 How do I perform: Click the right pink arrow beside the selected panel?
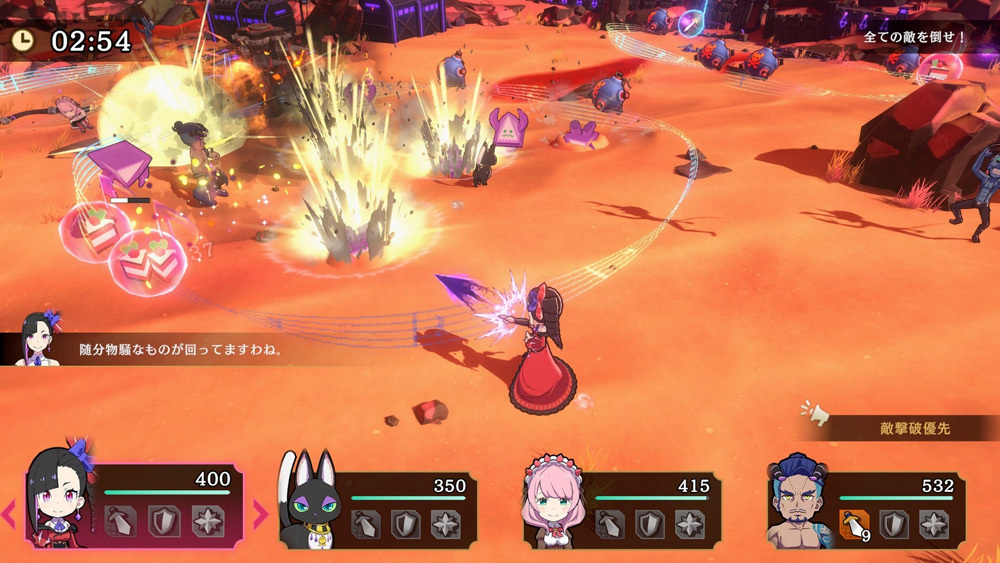[x=260, y=514]
